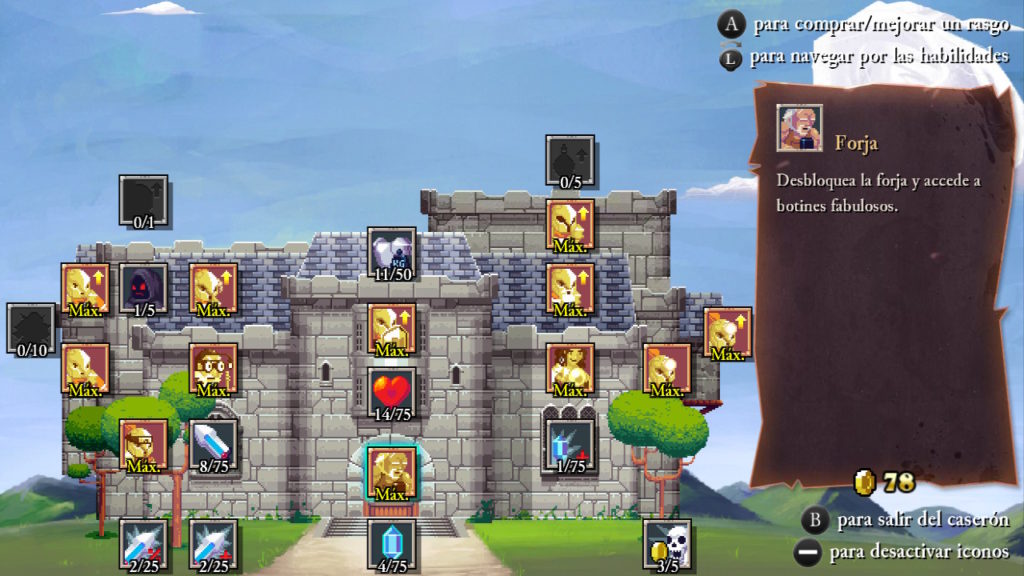1024x576 pixels.
Task: Choose the ice crystal skill at 1/75
Action: click(x=570, y=443)
